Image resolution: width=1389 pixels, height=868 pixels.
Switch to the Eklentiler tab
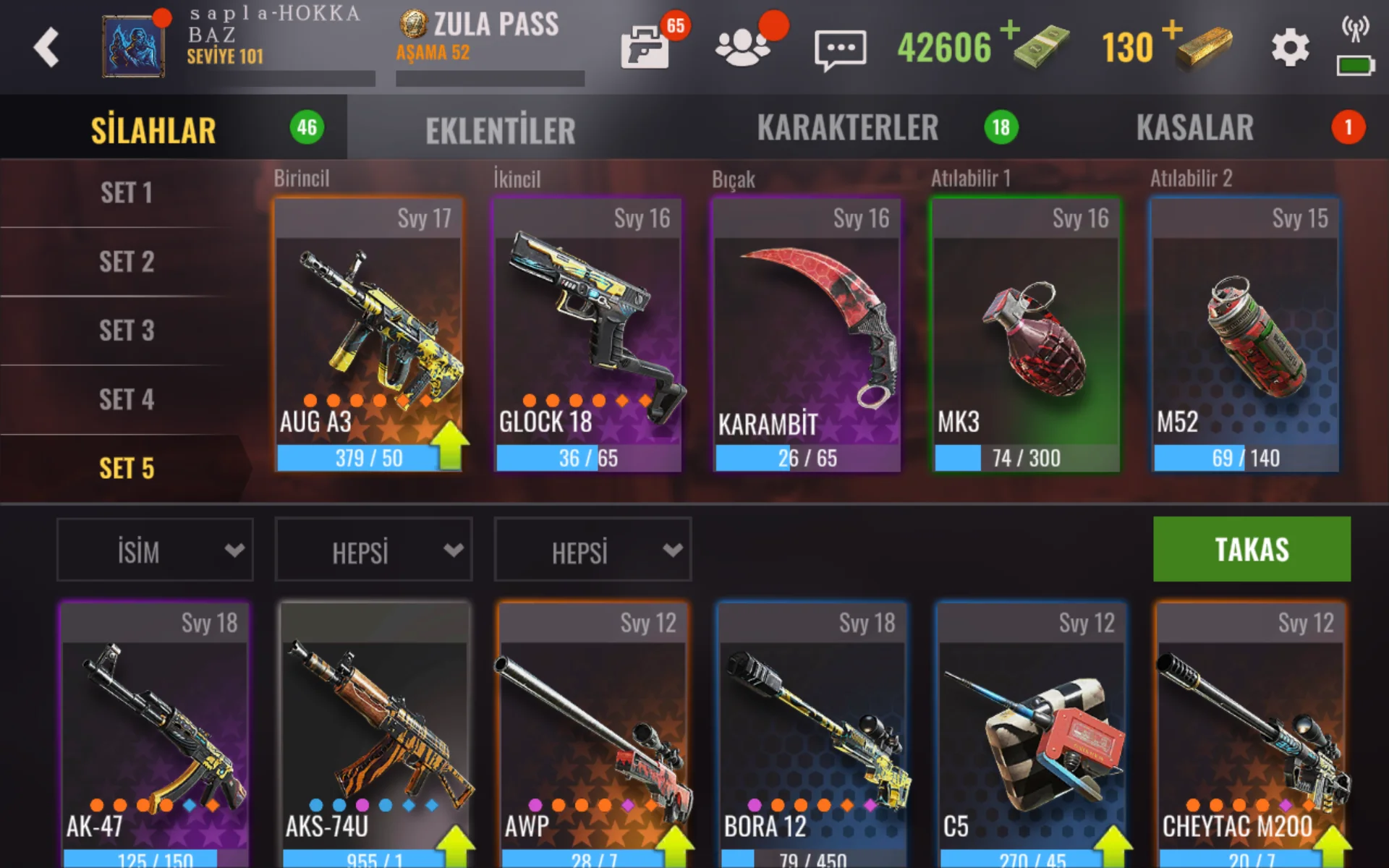click(500, 130)
